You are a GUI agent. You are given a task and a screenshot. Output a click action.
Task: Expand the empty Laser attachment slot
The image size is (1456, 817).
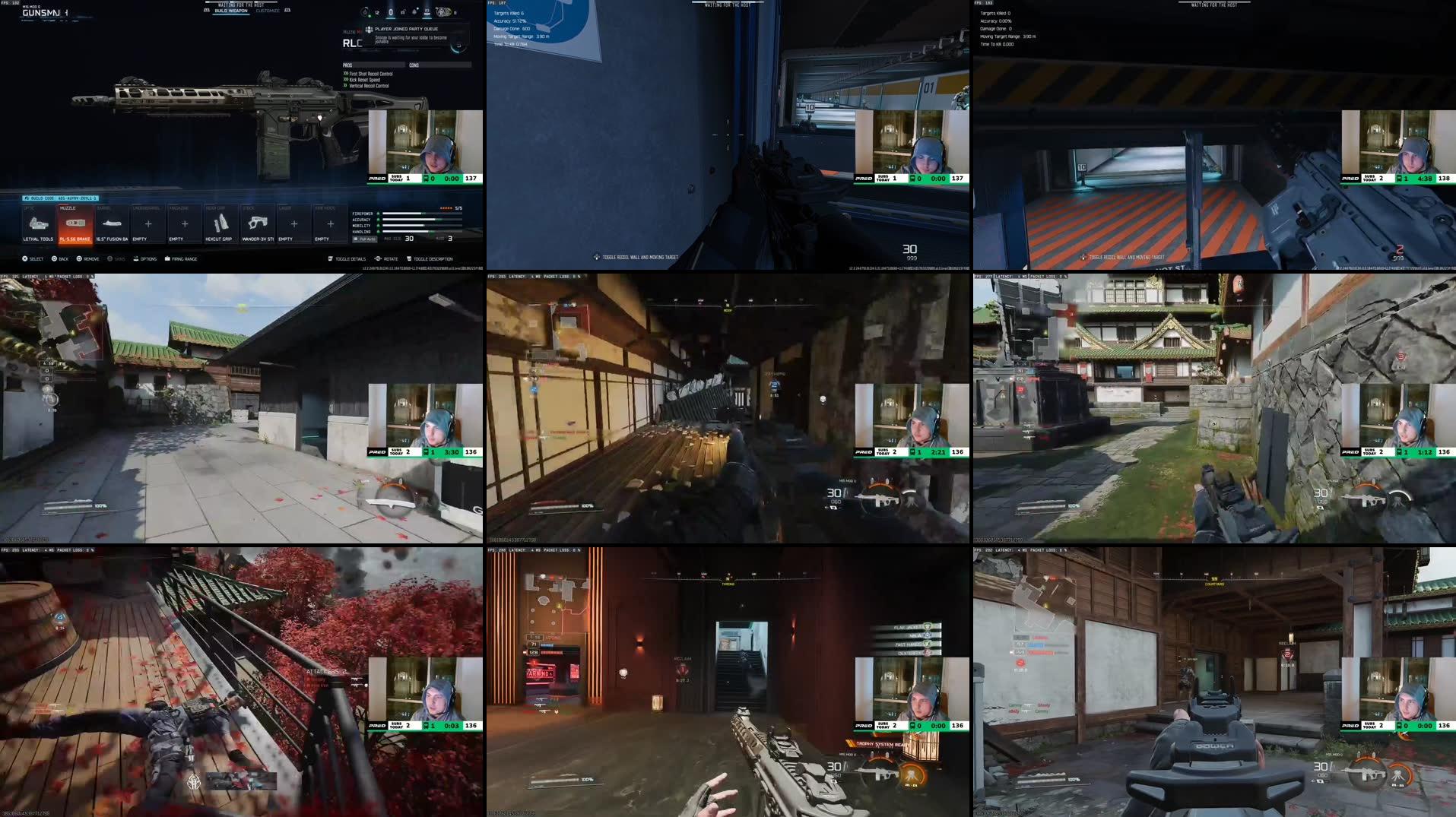[x=294, y=223]
